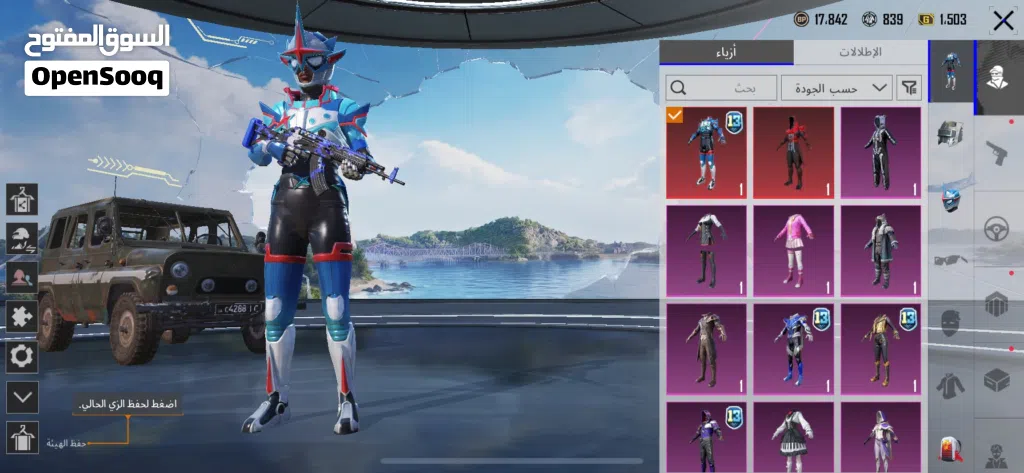Select the equipped blue-red armored outfit

706,153
